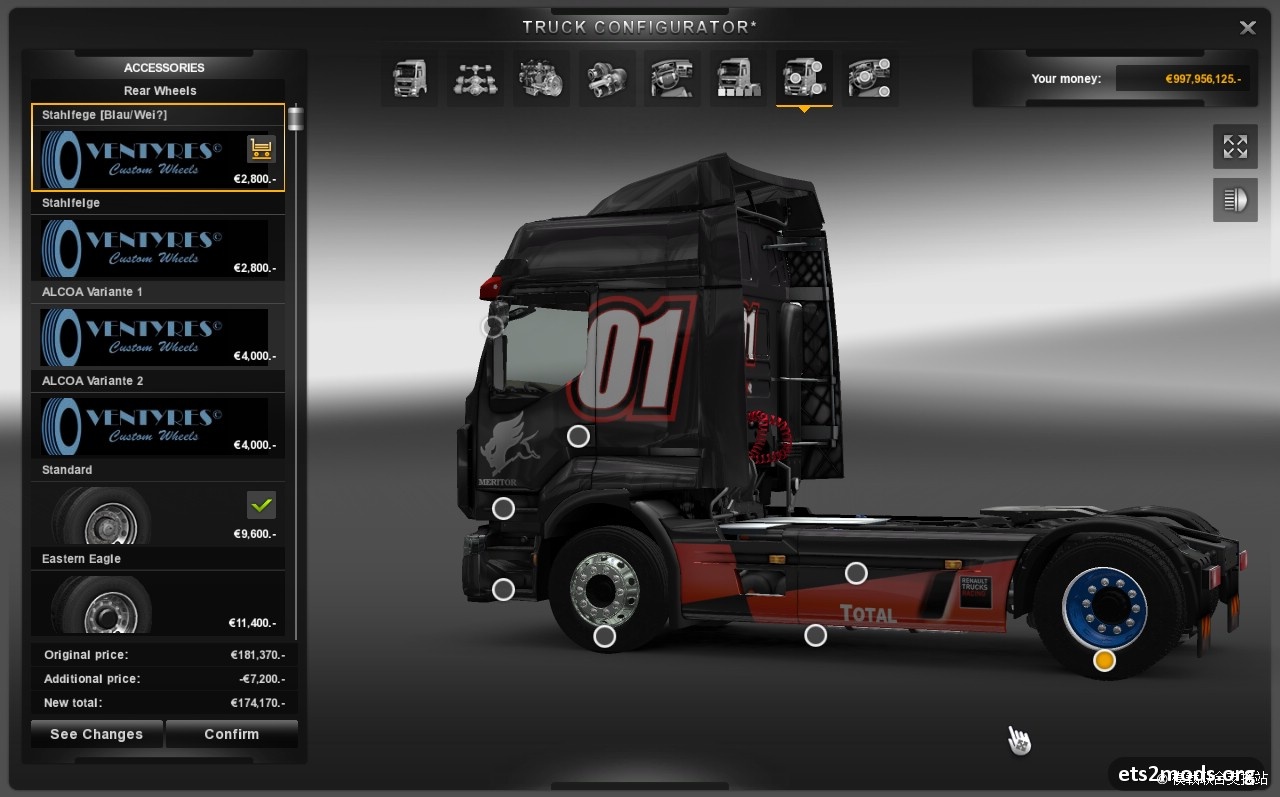Confirm the truck configuration changes
Viewport: 1280px width, 797px height.
pos(231,734)
